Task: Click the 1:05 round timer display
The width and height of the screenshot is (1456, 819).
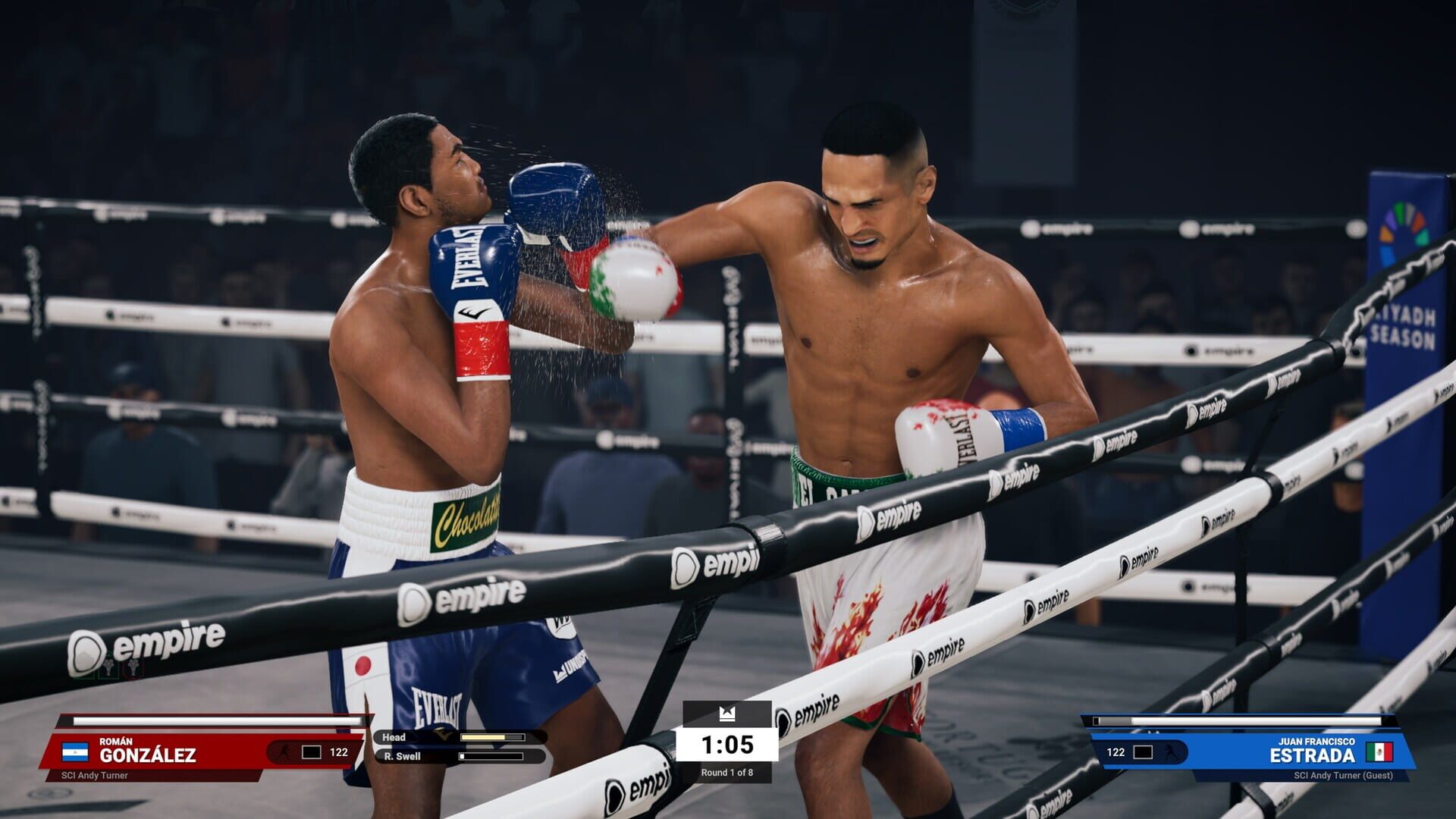Action: (728, 745)
